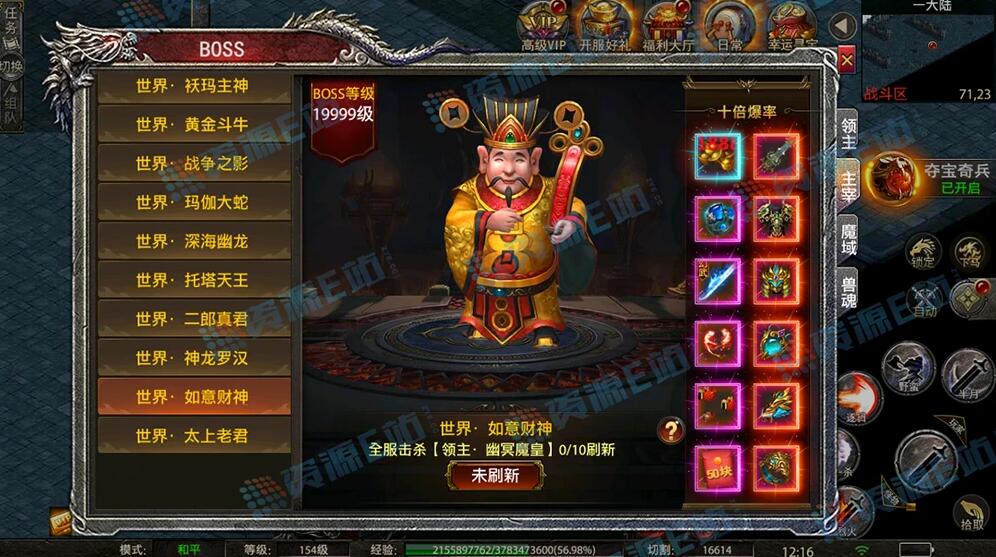The width and height of the screenshot is (996, 557).
Task: Switch to the 领主 tab
Action: click(x=848, y=132)
